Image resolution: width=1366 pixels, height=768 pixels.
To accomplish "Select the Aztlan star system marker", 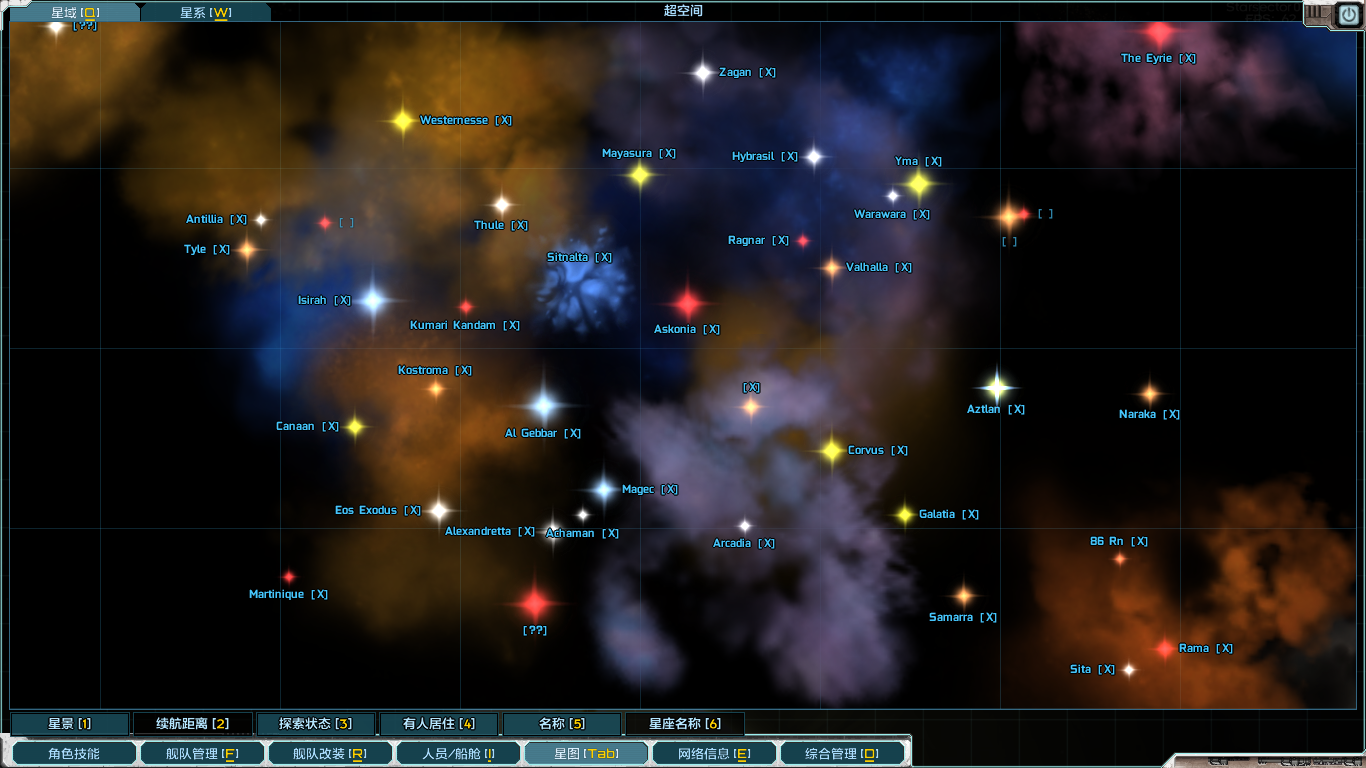I will (x=996, y=387).
